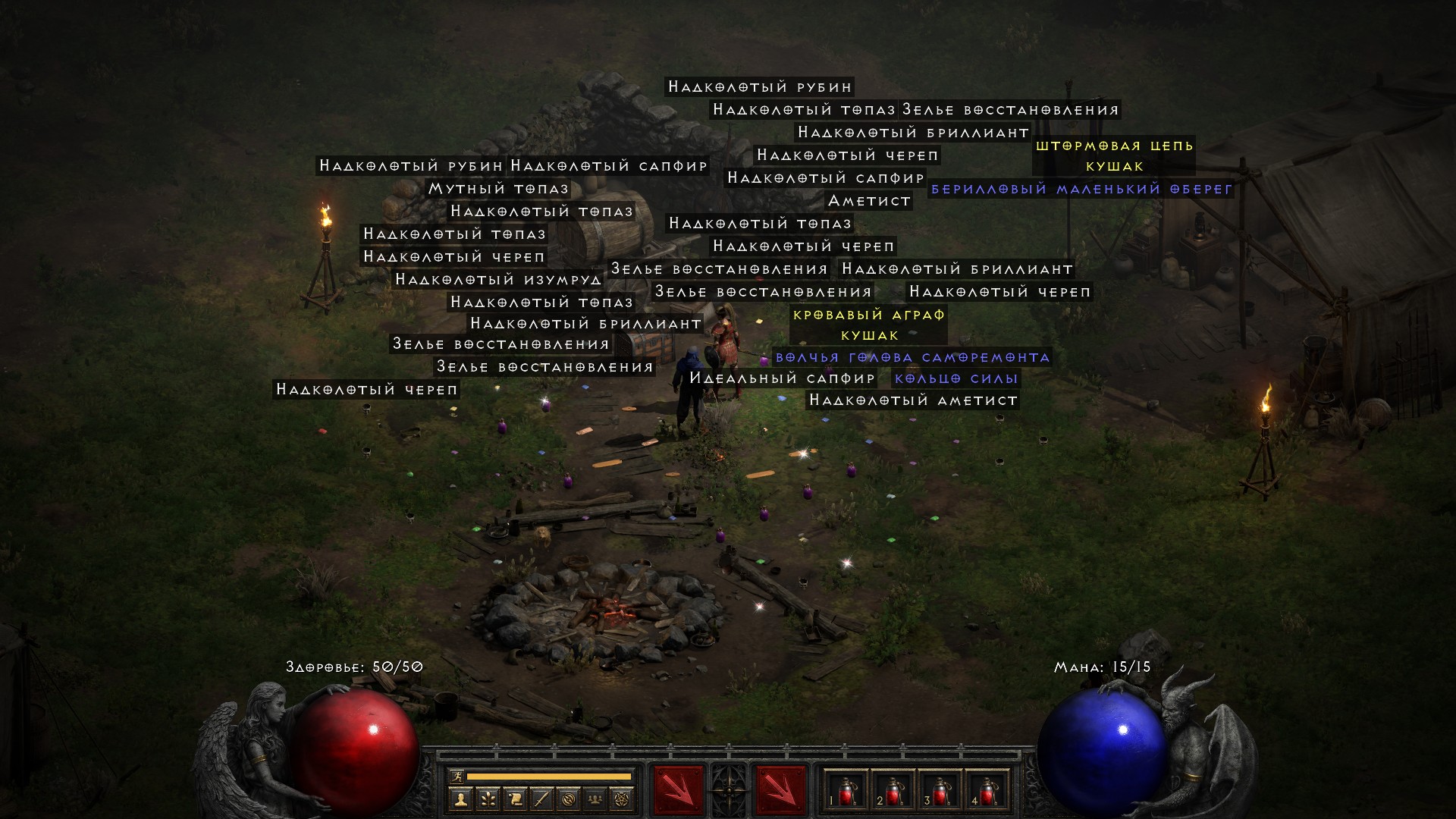
Task: Open the inventory via the sword icon
Action: [x=541, y=799]
